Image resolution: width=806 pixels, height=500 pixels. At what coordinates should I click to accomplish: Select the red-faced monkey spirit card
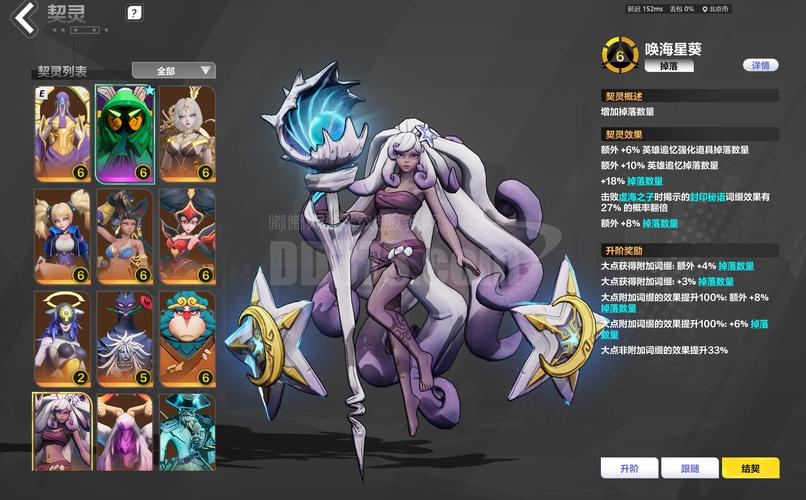point(187,338)
